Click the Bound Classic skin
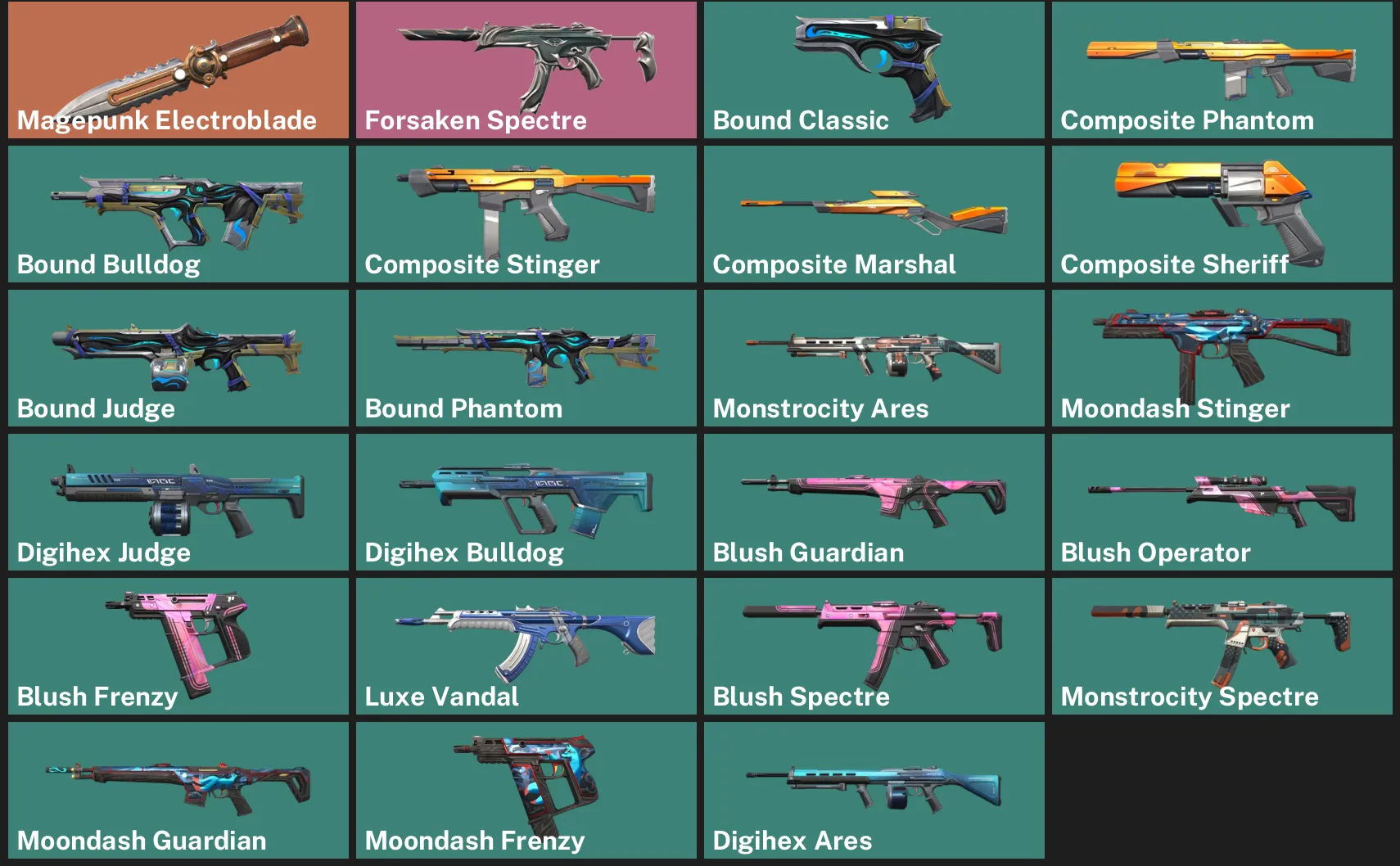 point(873,70)
